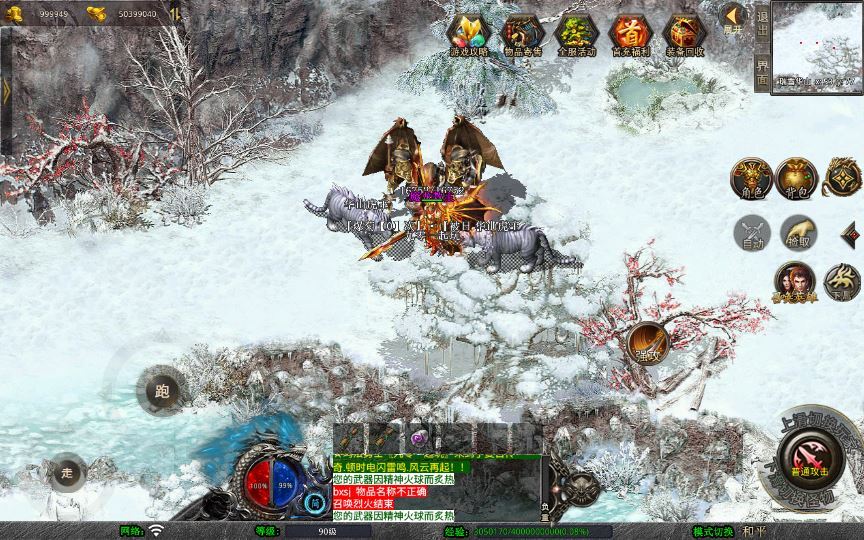Tap the 拾取 pickup button
864x540 pixels.
click(x=797, y=233)
